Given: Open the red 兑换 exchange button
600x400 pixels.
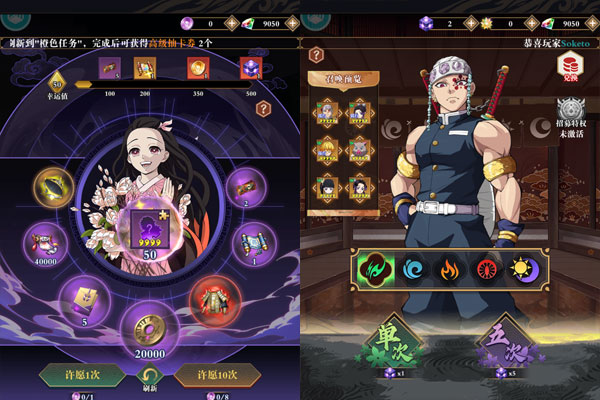Looking at the screenshot, I should coord(570,66).
